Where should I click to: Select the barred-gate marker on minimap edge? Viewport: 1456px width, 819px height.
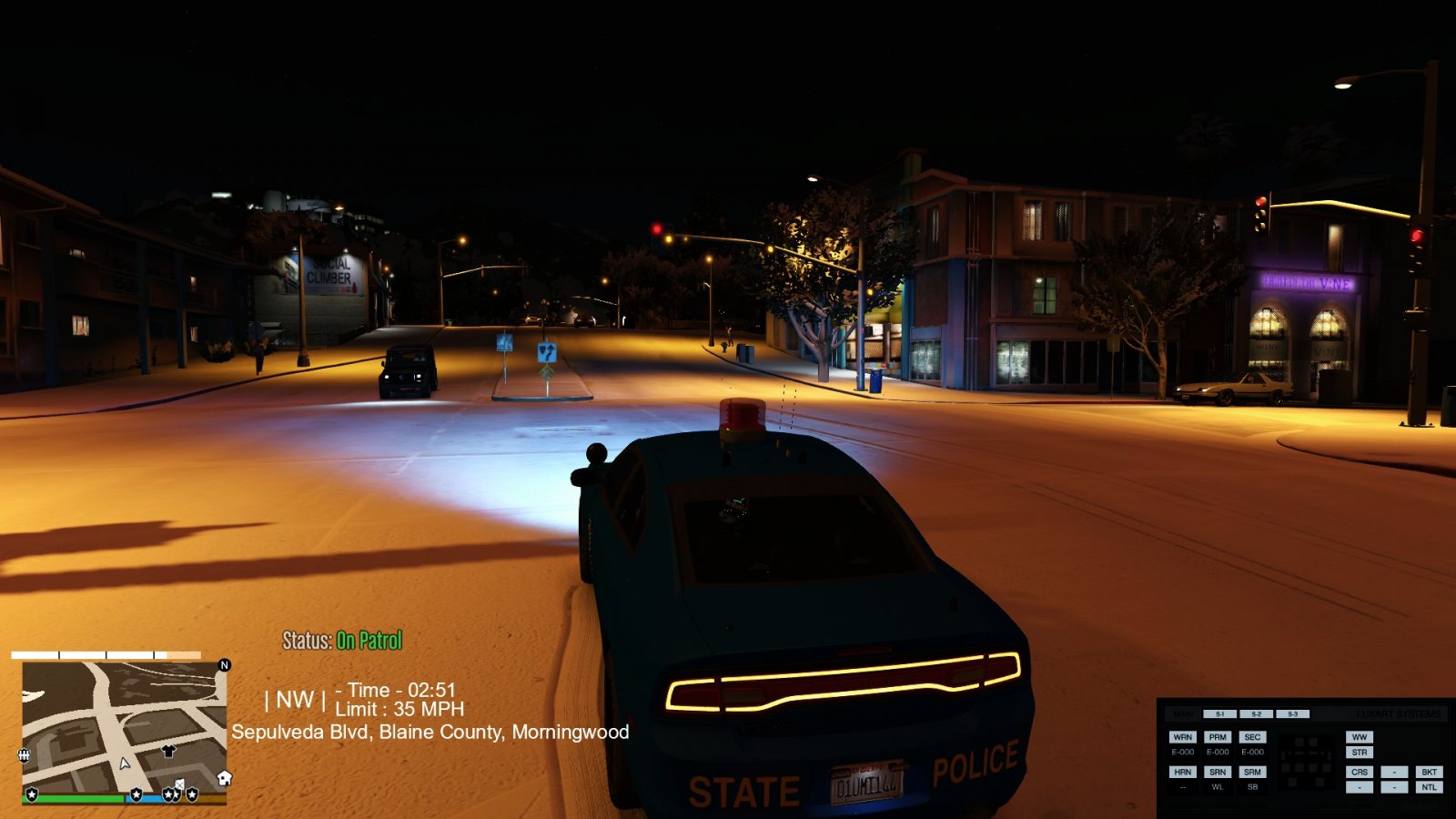coord(25,755)
